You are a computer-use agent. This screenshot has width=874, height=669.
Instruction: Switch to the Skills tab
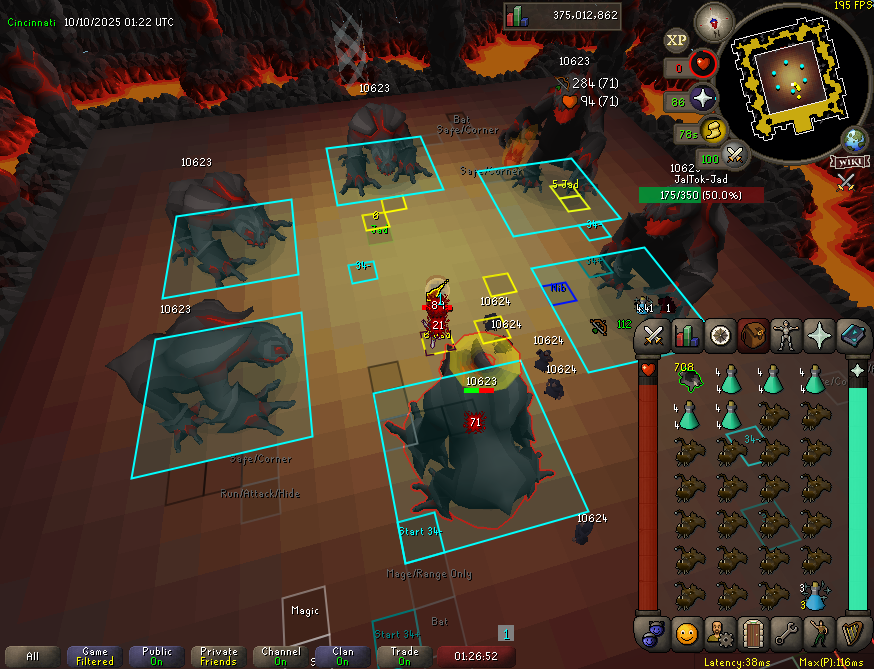pos(686,335)
